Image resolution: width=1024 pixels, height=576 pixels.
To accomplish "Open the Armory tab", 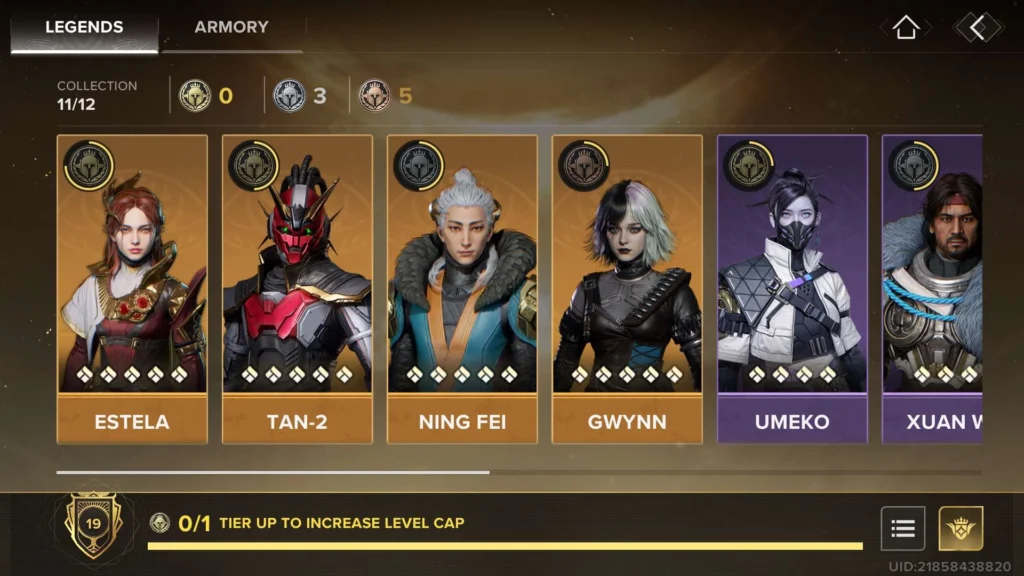I will click(x=231, y=27).
